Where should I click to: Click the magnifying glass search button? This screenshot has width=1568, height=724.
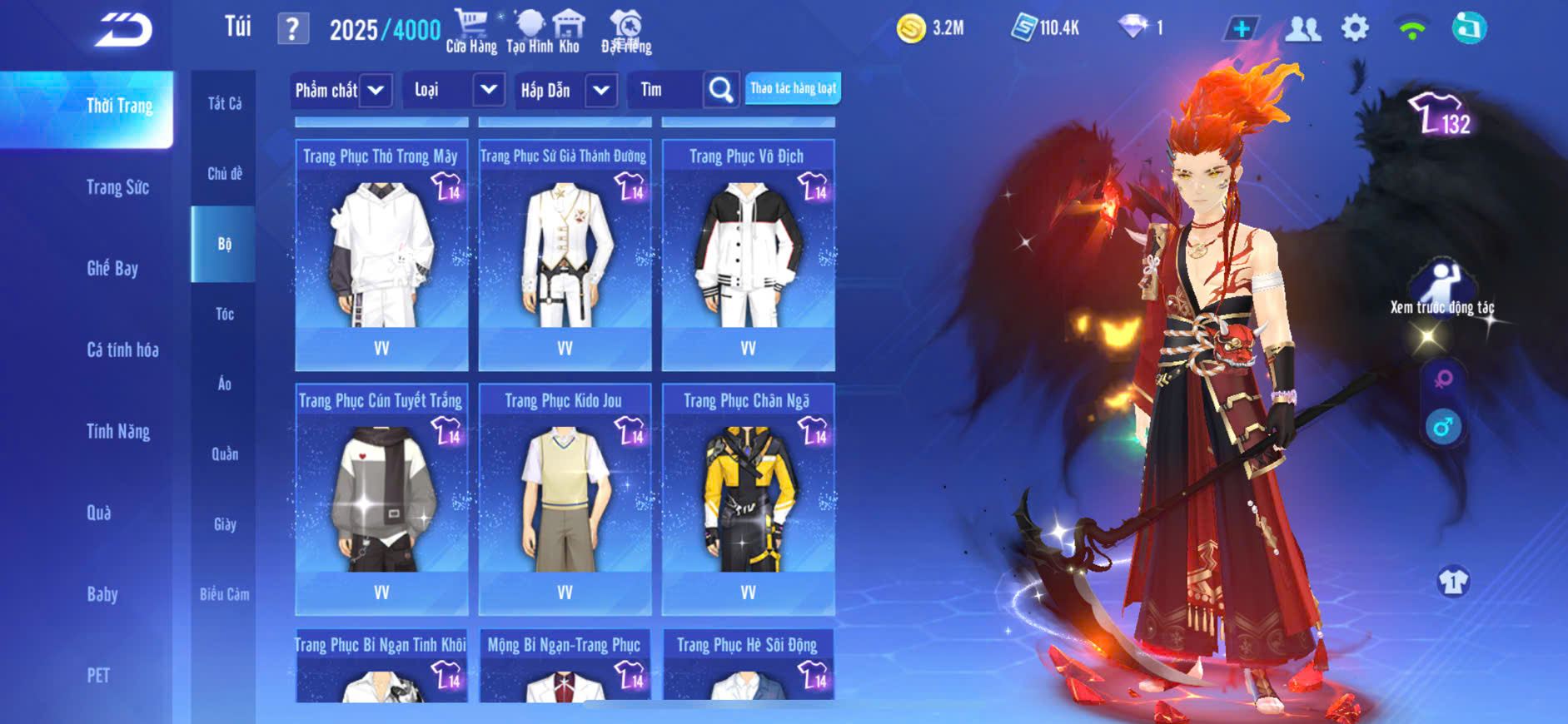[x=721, y=89]
